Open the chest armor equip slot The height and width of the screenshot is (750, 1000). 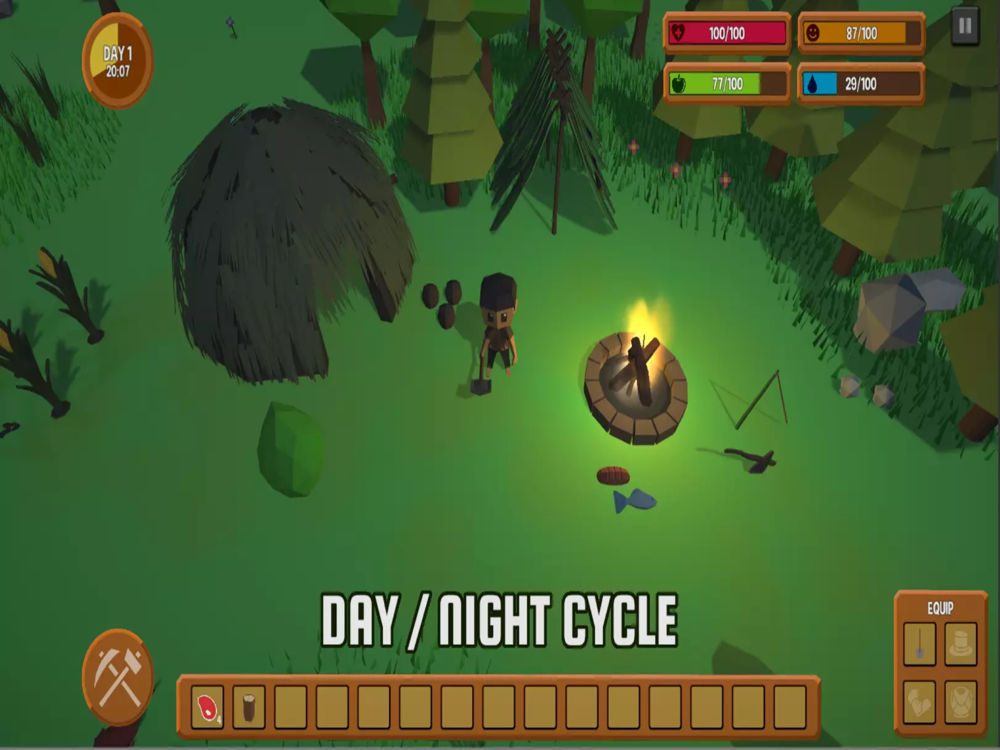pyautogui.click(x=961, y=701)
